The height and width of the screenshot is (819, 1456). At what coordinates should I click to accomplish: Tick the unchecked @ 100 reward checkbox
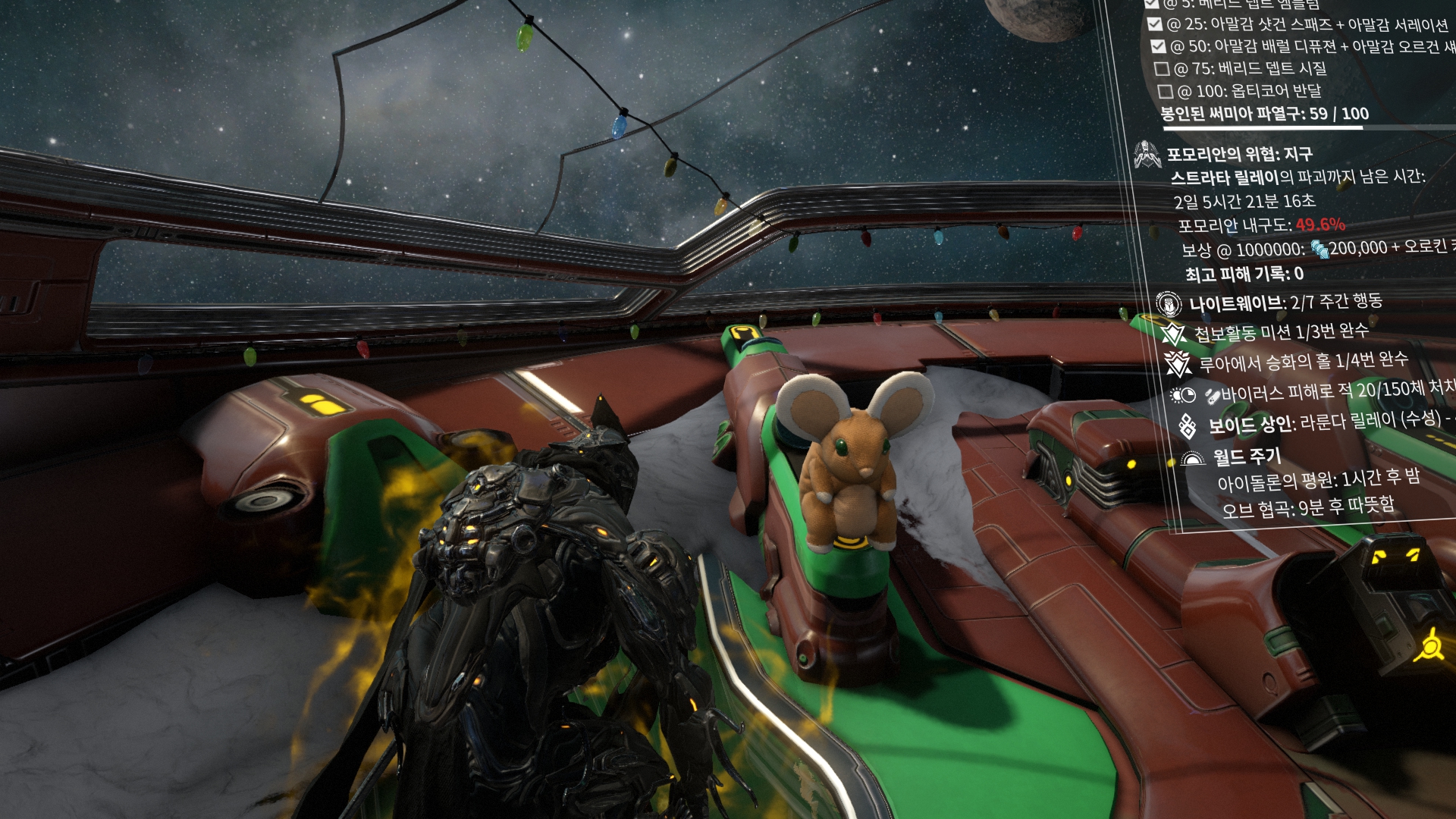(x=1166, y=92)
